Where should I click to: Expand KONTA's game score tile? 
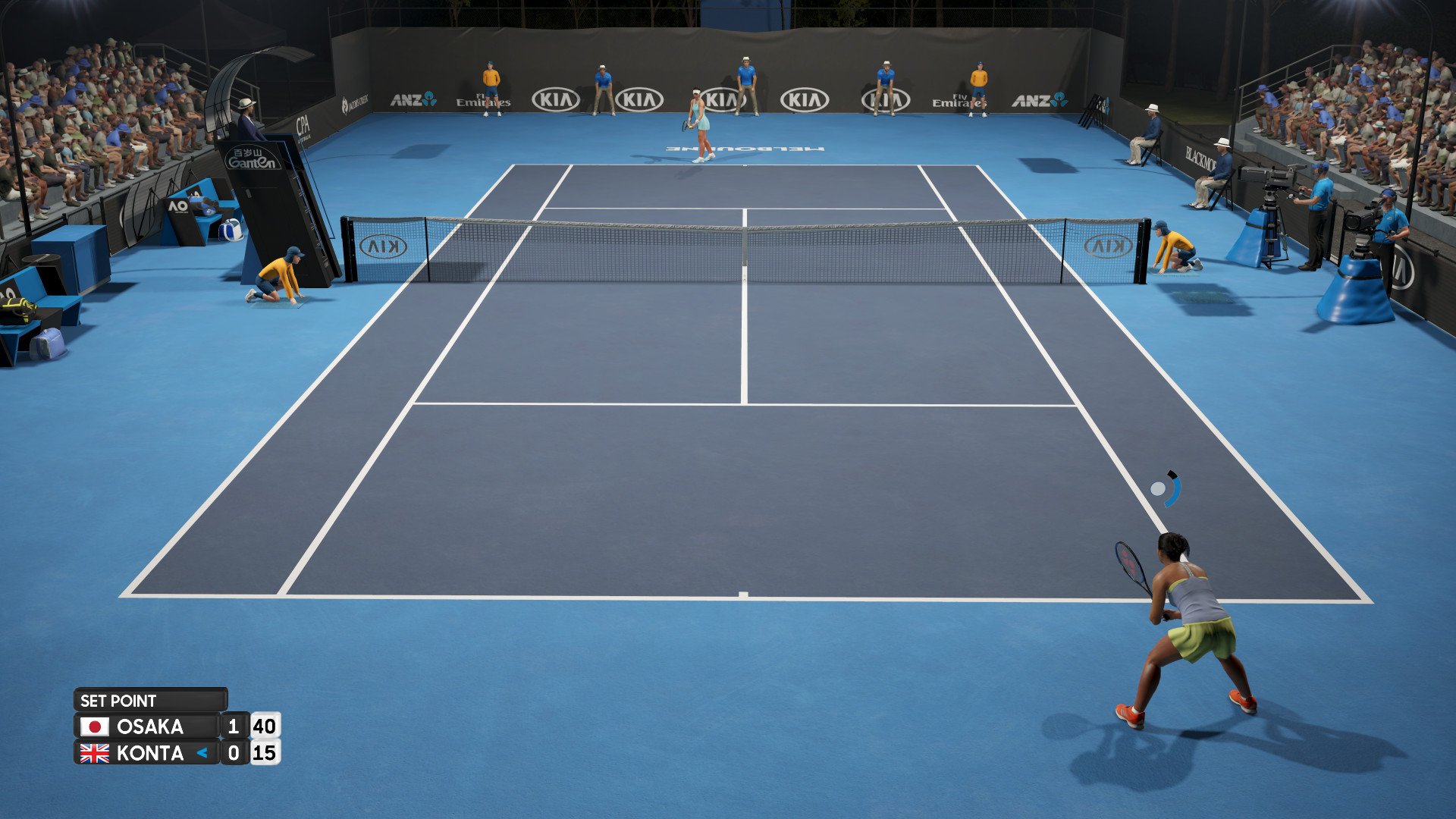[x=265, y=754]
